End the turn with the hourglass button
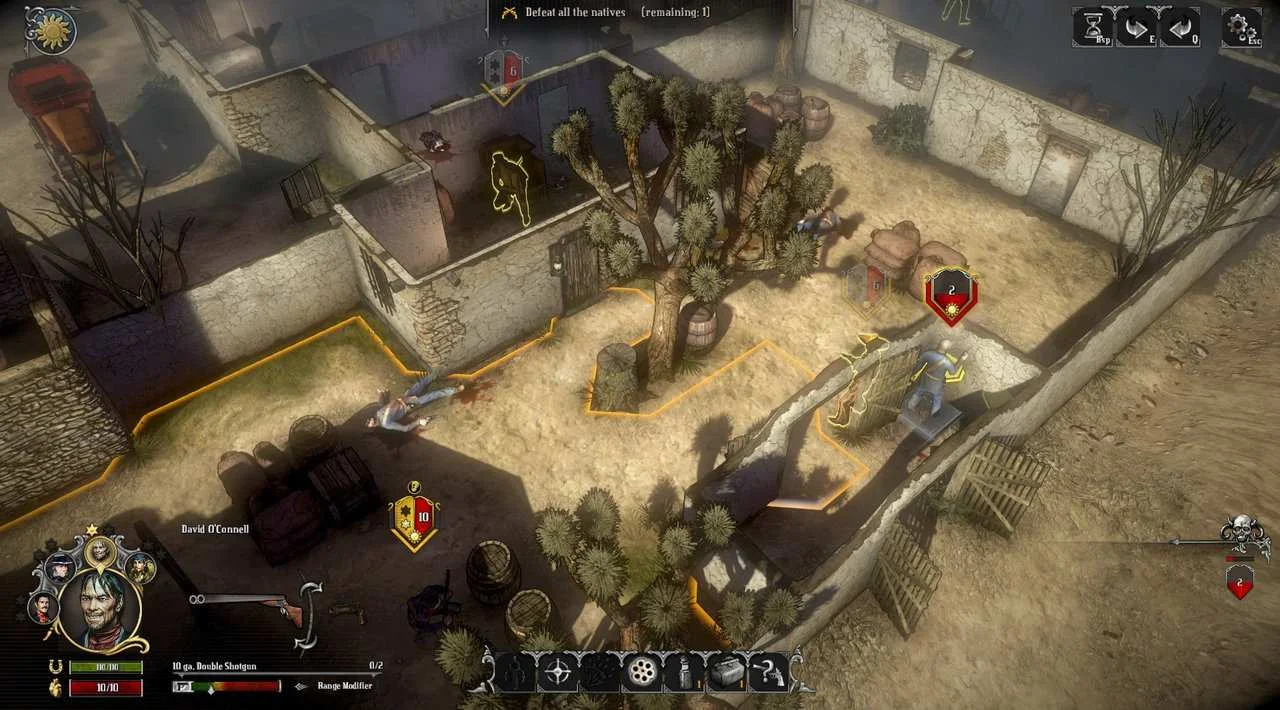The image size is (1280, 710). (x=1093, y=27)
